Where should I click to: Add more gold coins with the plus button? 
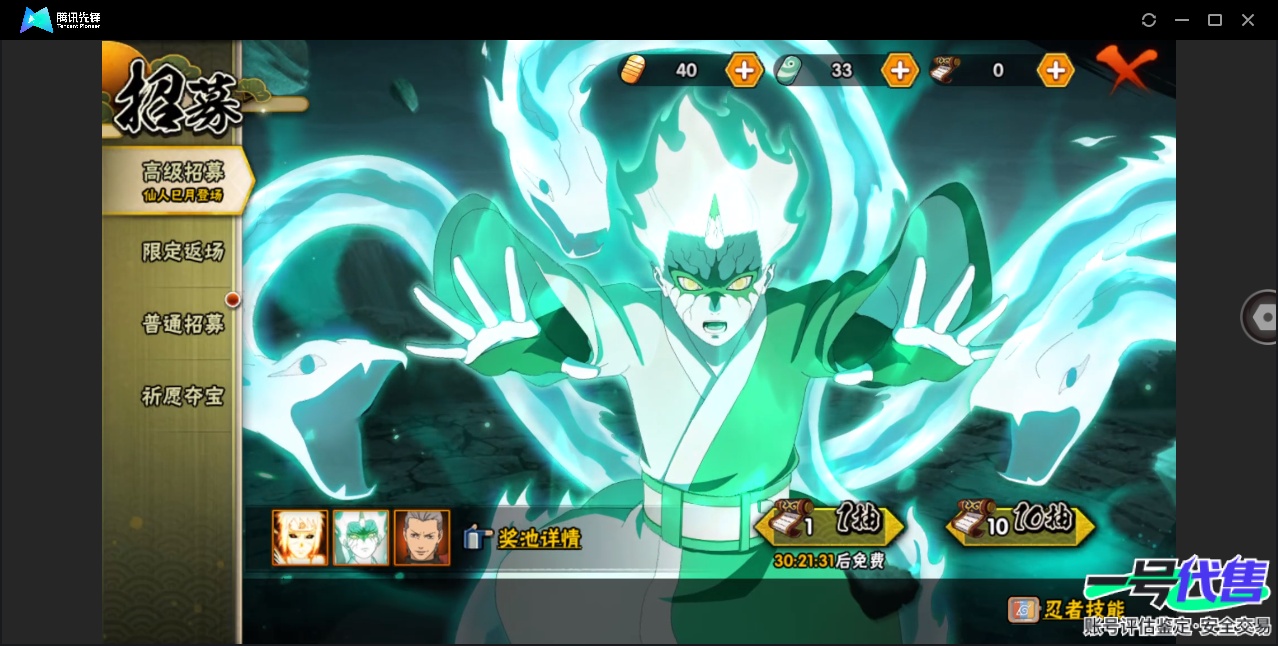(744, 70)
